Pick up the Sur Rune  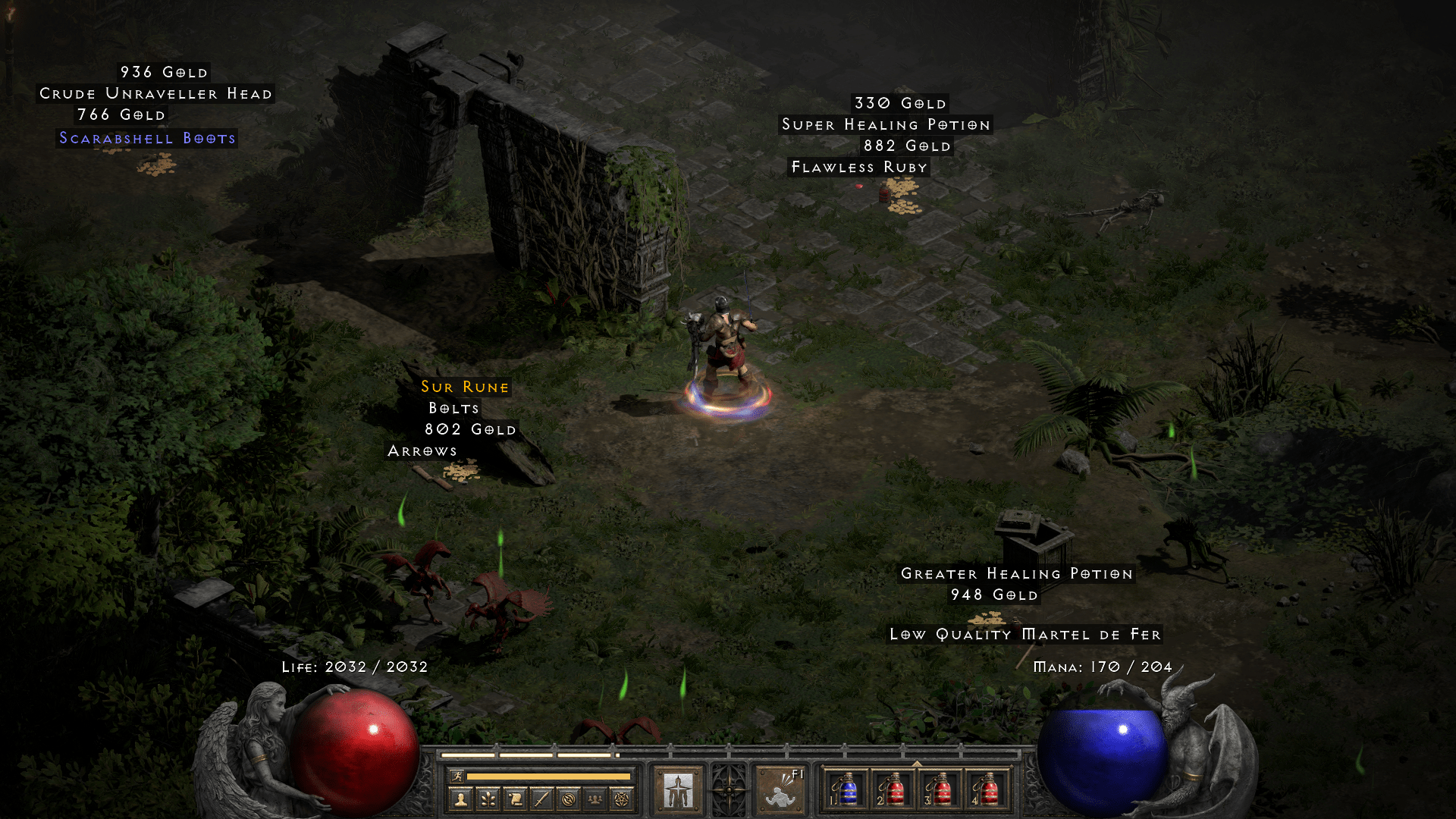[463, 387]
